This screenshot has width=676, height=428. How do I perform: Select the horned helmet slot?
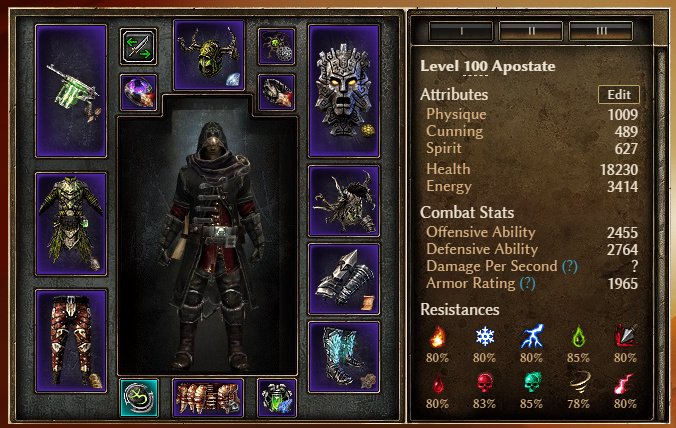tap(209, 55)
